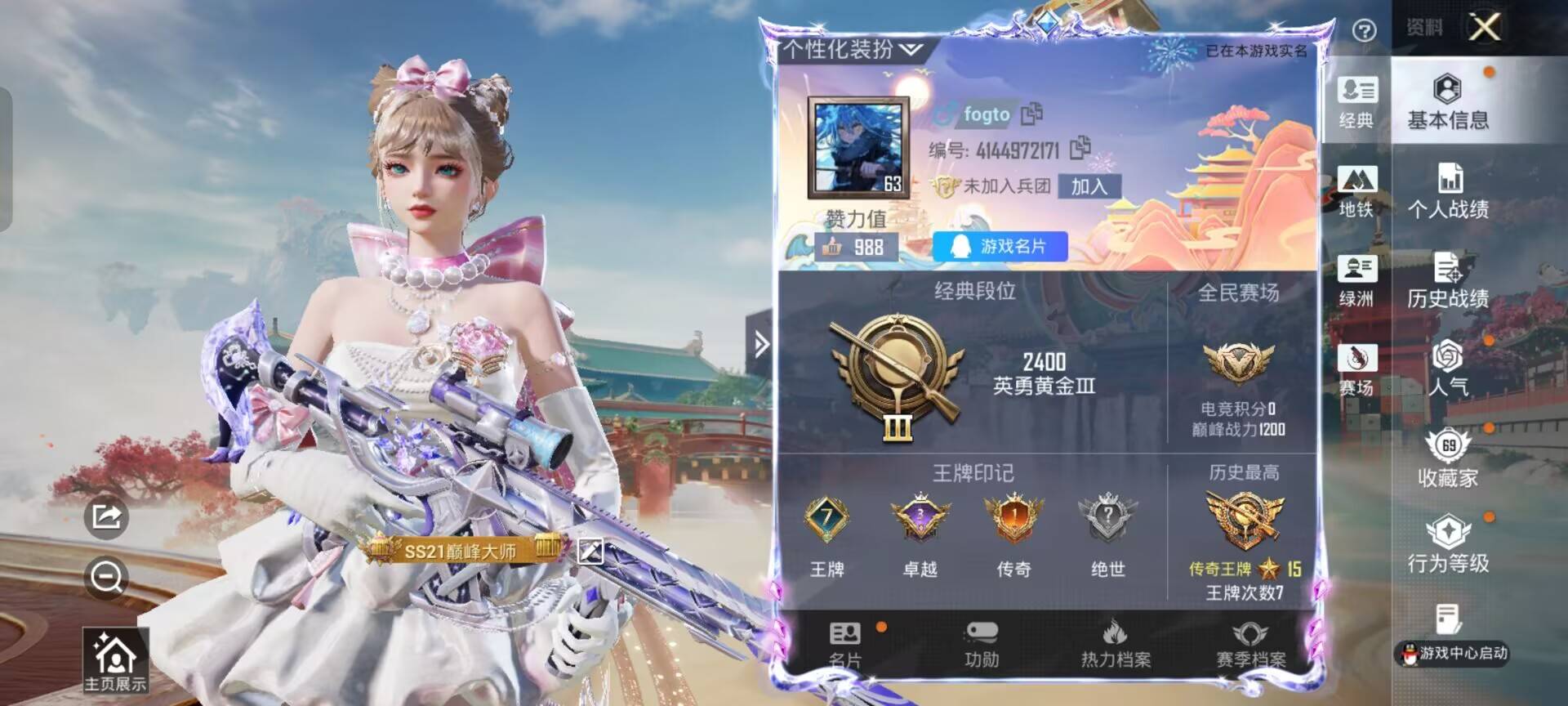Open the 人气 popularity page
The height and width of the screenshot is (706, 1568).
[x=1447, y=369]
